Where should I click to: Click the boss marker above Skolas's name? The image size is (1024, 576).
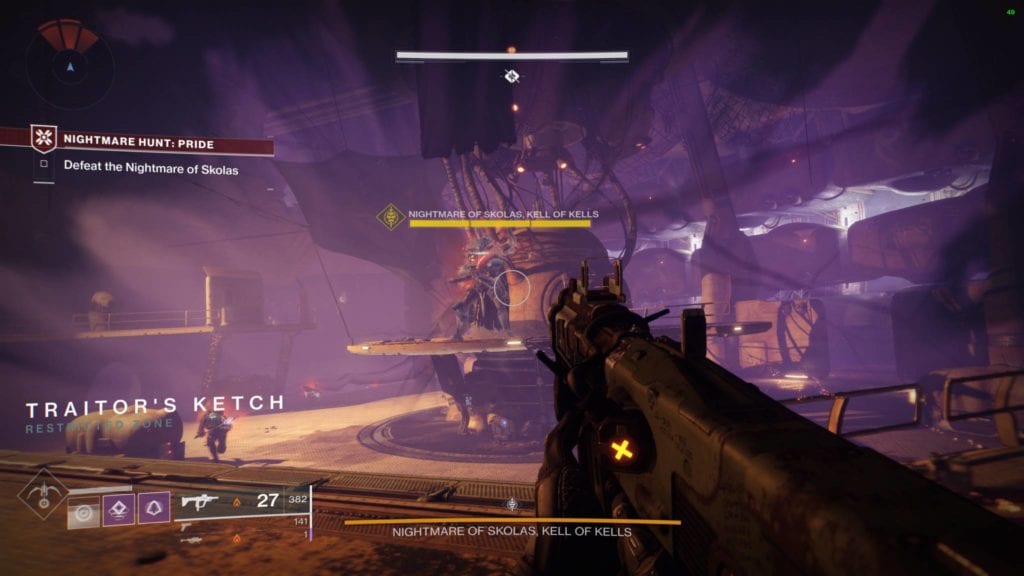tap(391, 216)
